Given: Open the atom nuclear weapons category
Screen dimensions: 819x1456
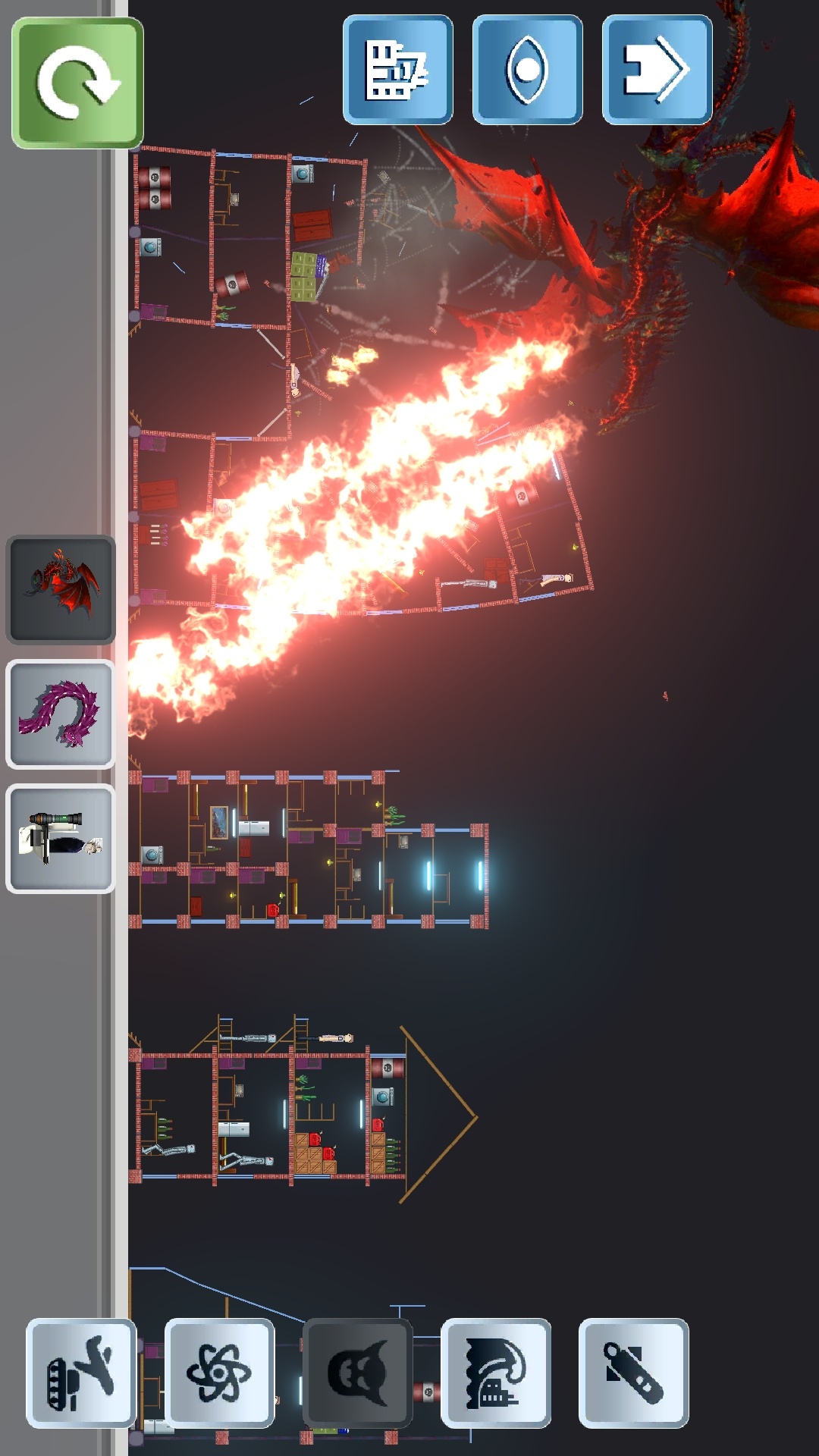Looking at the screenshot, I should point(219,1373).
